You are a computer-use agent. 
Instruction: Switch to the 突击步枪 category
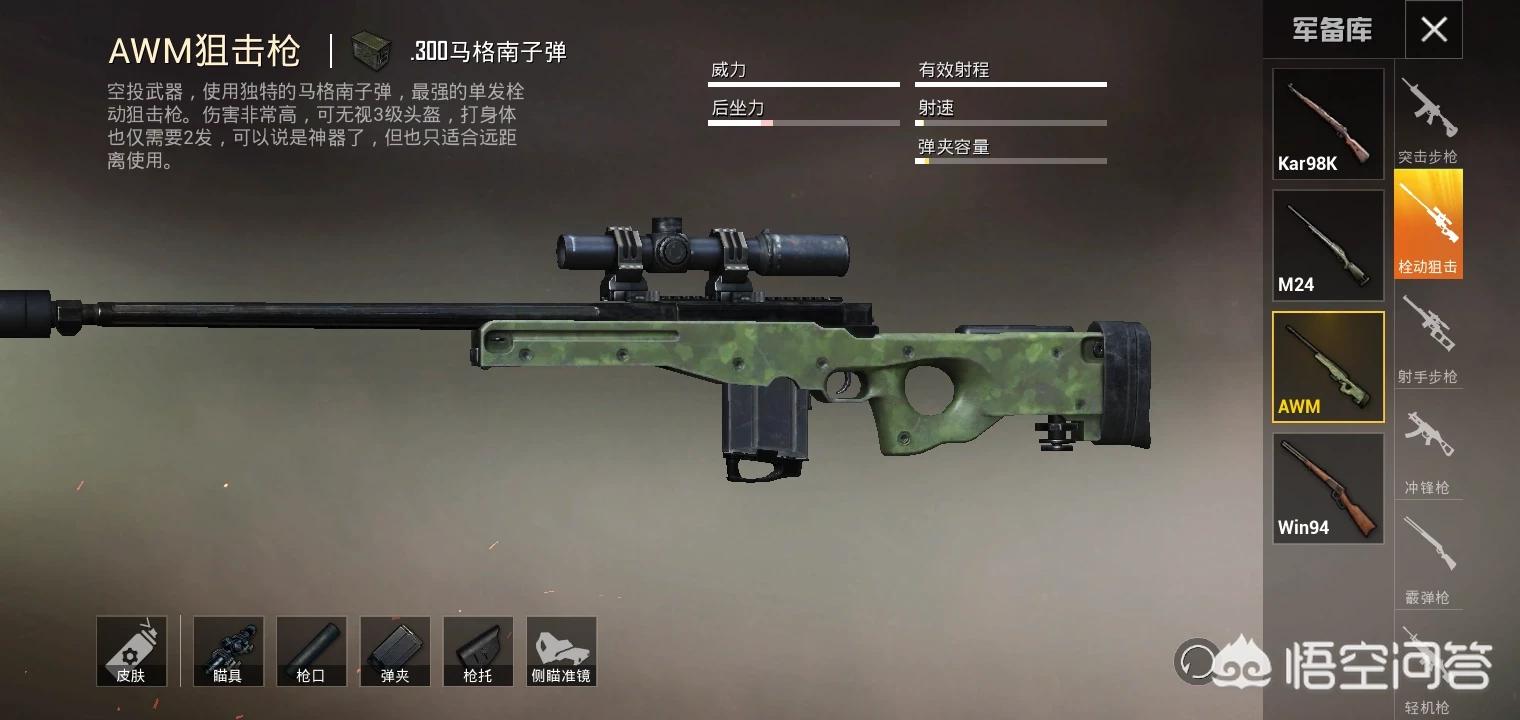point(1428,118)
